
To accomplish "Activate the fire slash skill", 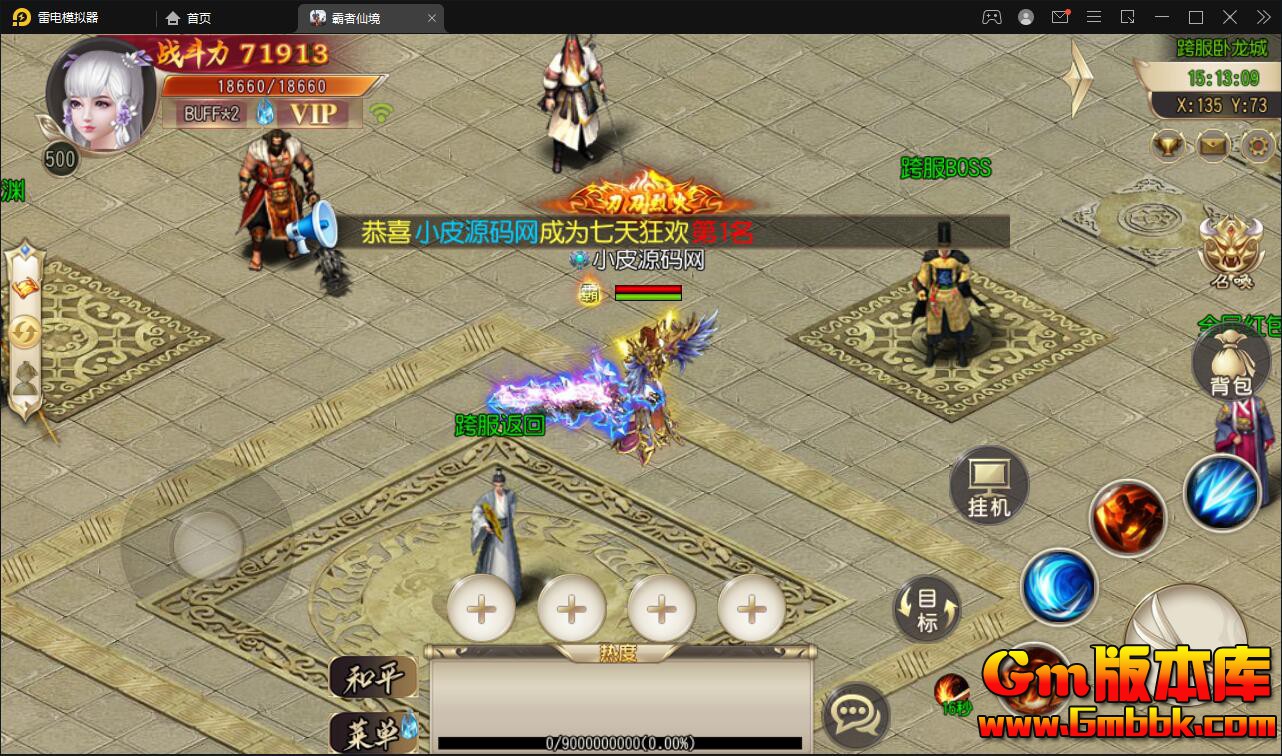I will (1127, 518).
